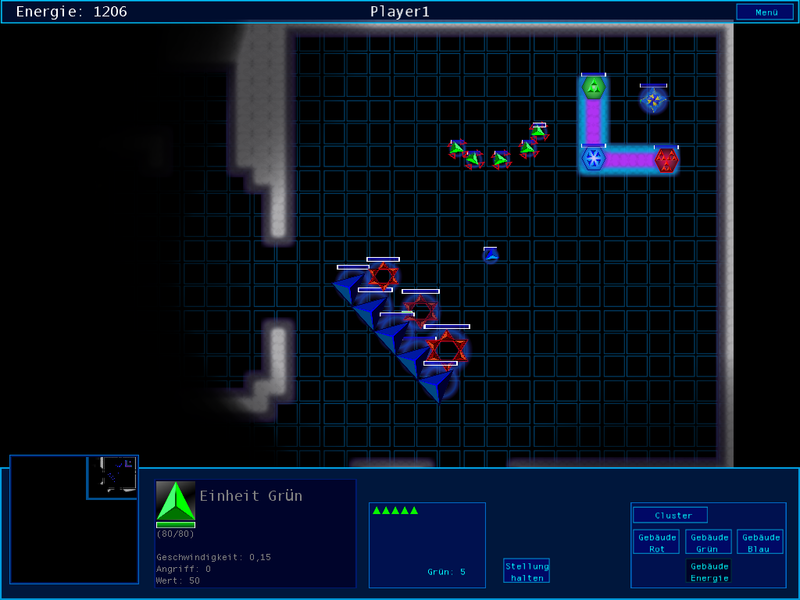
Task: Select the lone blue unit with health bar
Action: pyautogui.click(x=490, y=255)
